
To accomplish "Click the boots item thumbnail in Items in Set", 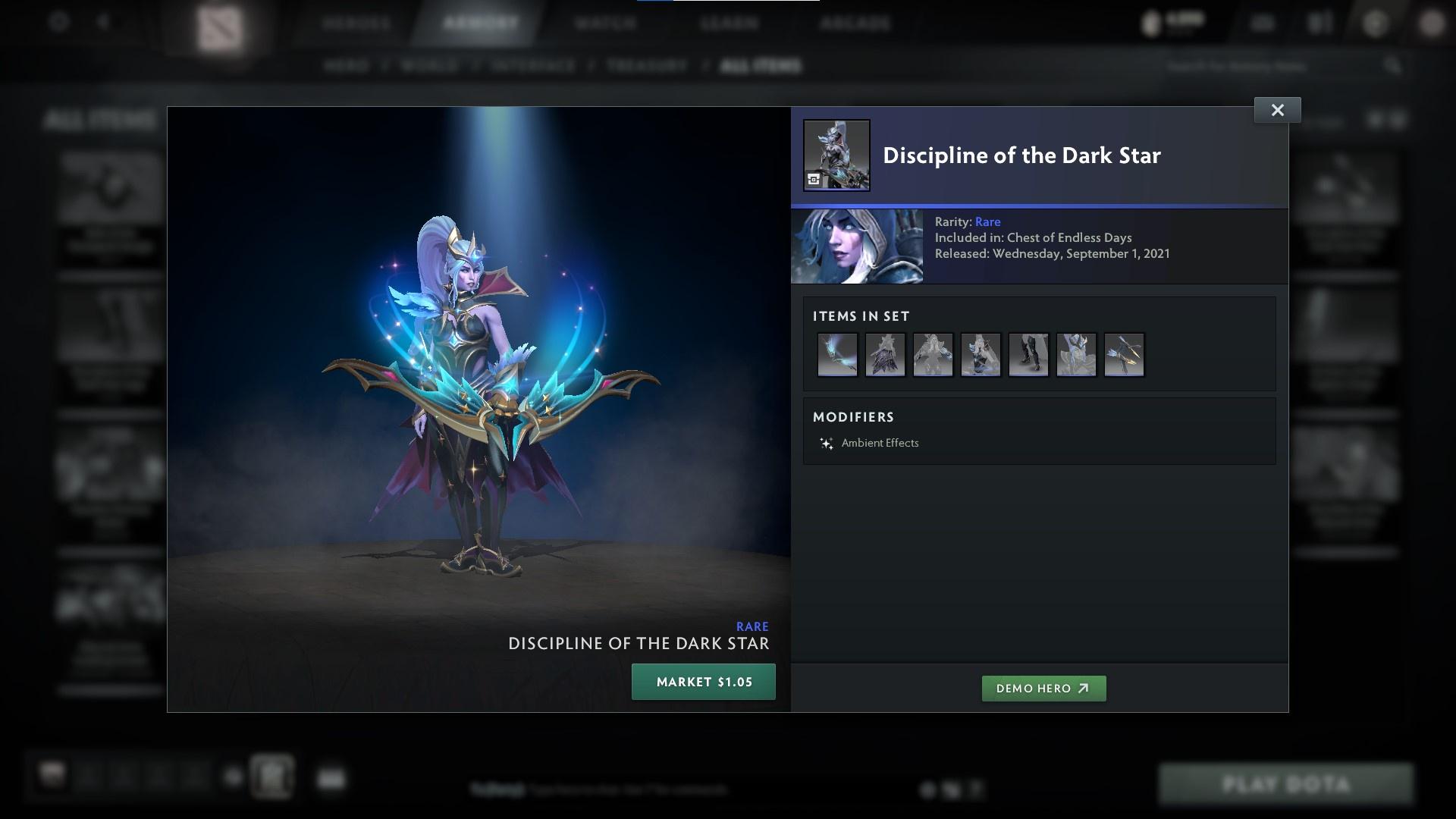I will (x=1029, y=354).
